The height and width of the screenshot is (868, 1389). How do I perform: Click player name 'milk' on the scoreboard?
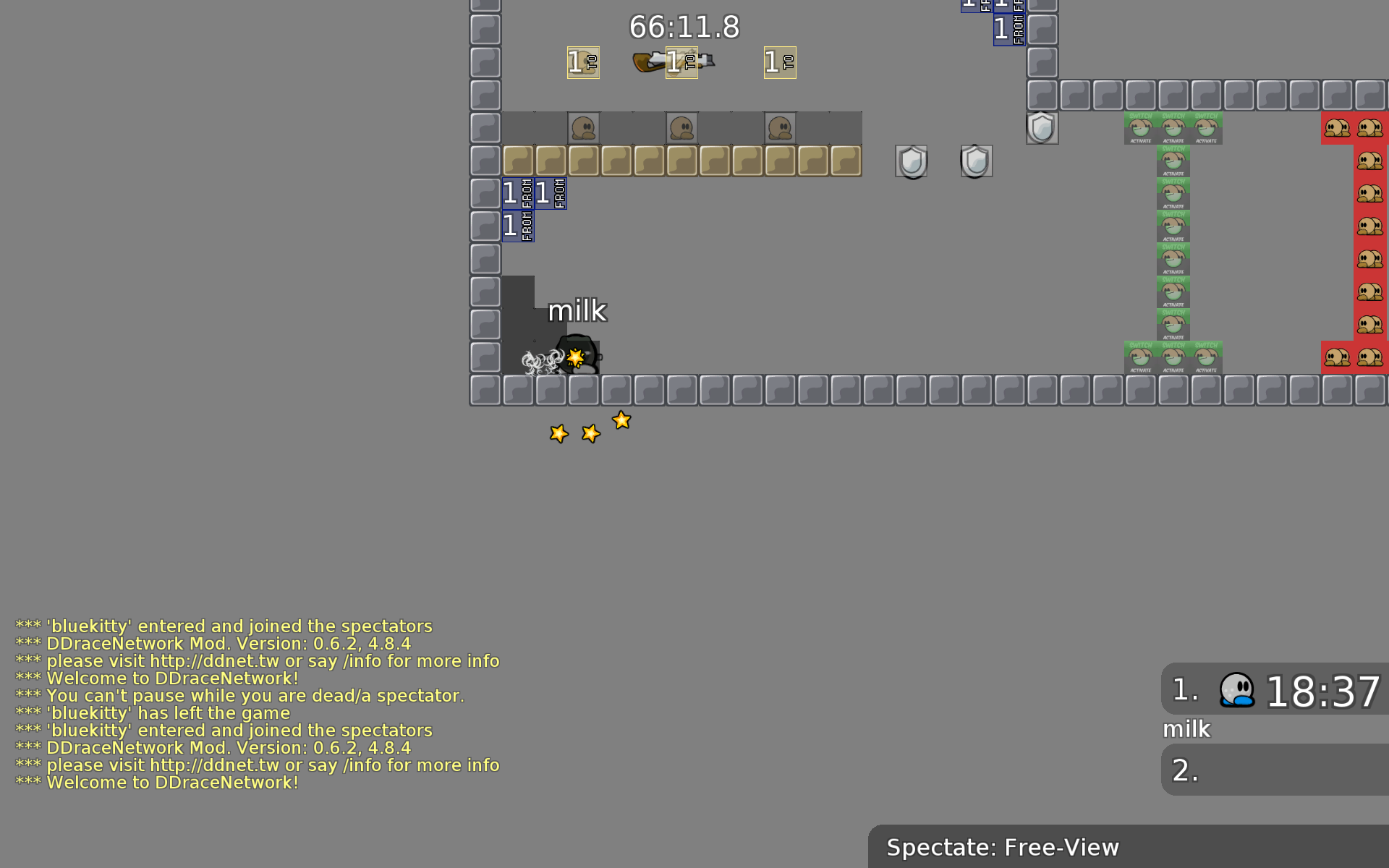[1186, 729]
